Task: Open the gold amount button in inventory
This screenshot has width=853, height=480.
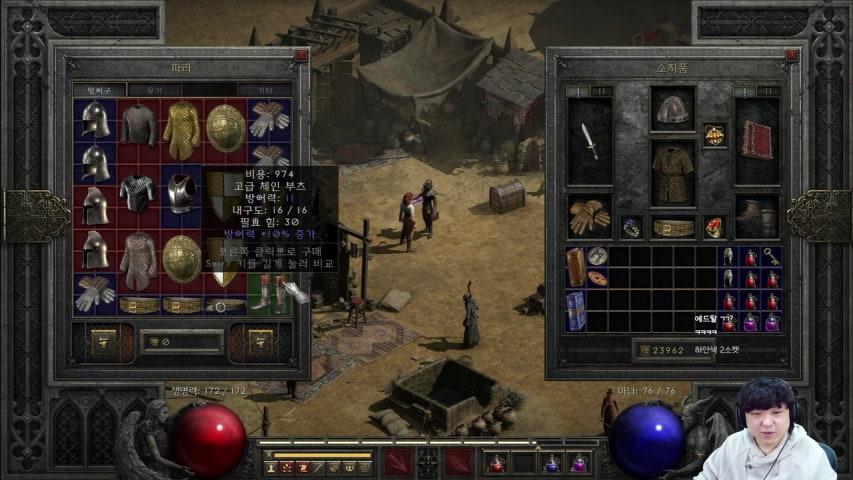Action: click(x=643, y=350)
